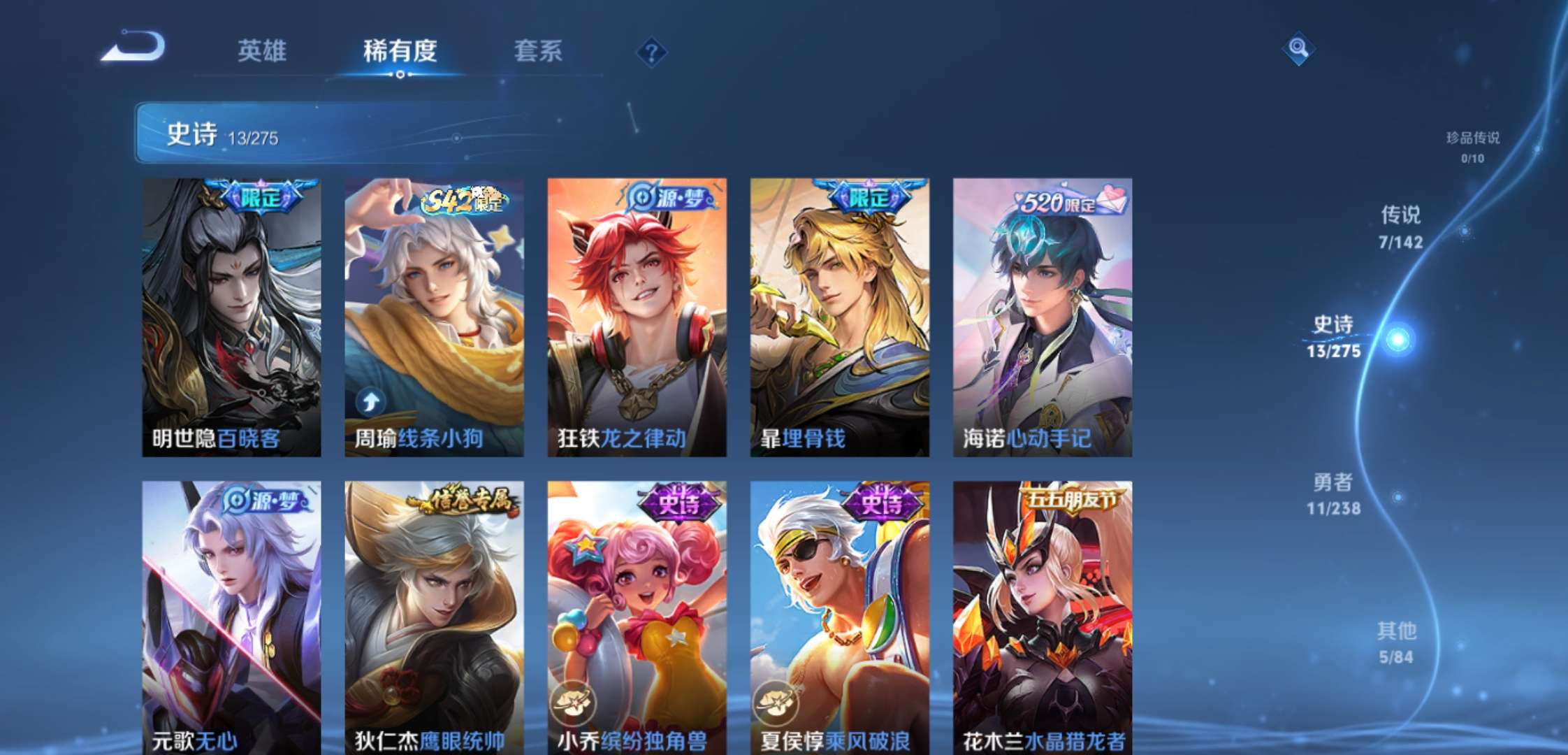Screen dimensions: 1568x755
Task: Switch to the 套系 tab
Action: click(x=539, y=50)
